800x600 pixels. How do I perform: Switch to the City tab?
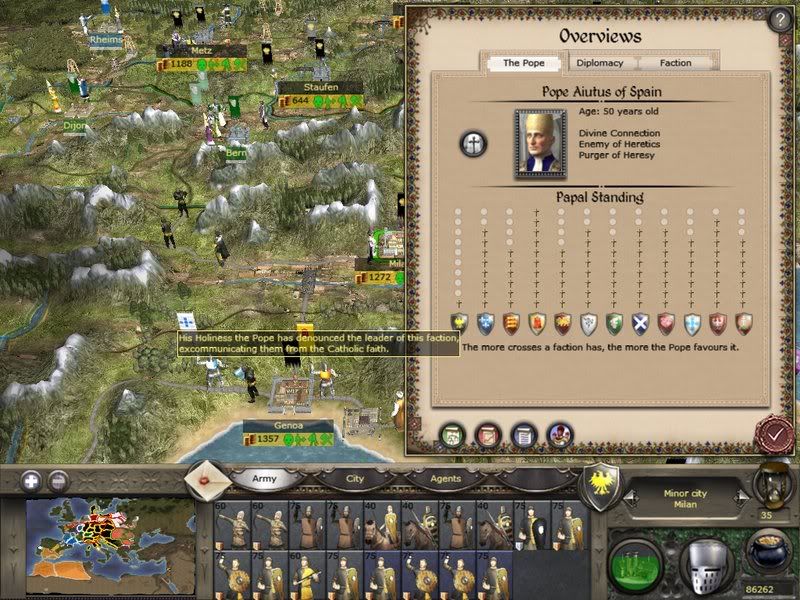[x=355, y=479]
